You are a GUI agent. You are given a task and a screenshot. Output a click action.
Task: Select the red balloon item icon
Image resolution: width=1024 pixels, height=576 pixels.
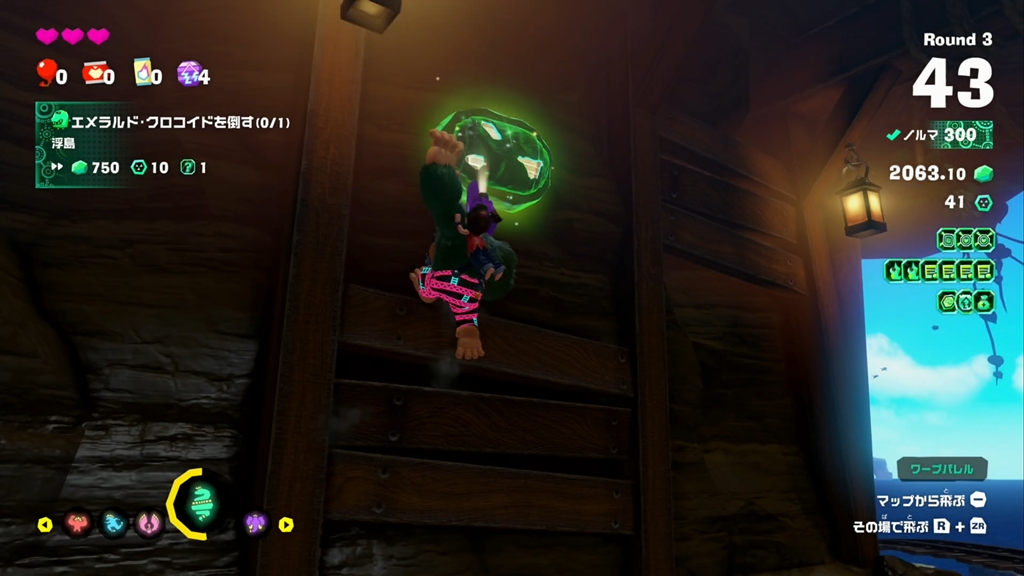point(46,72)
